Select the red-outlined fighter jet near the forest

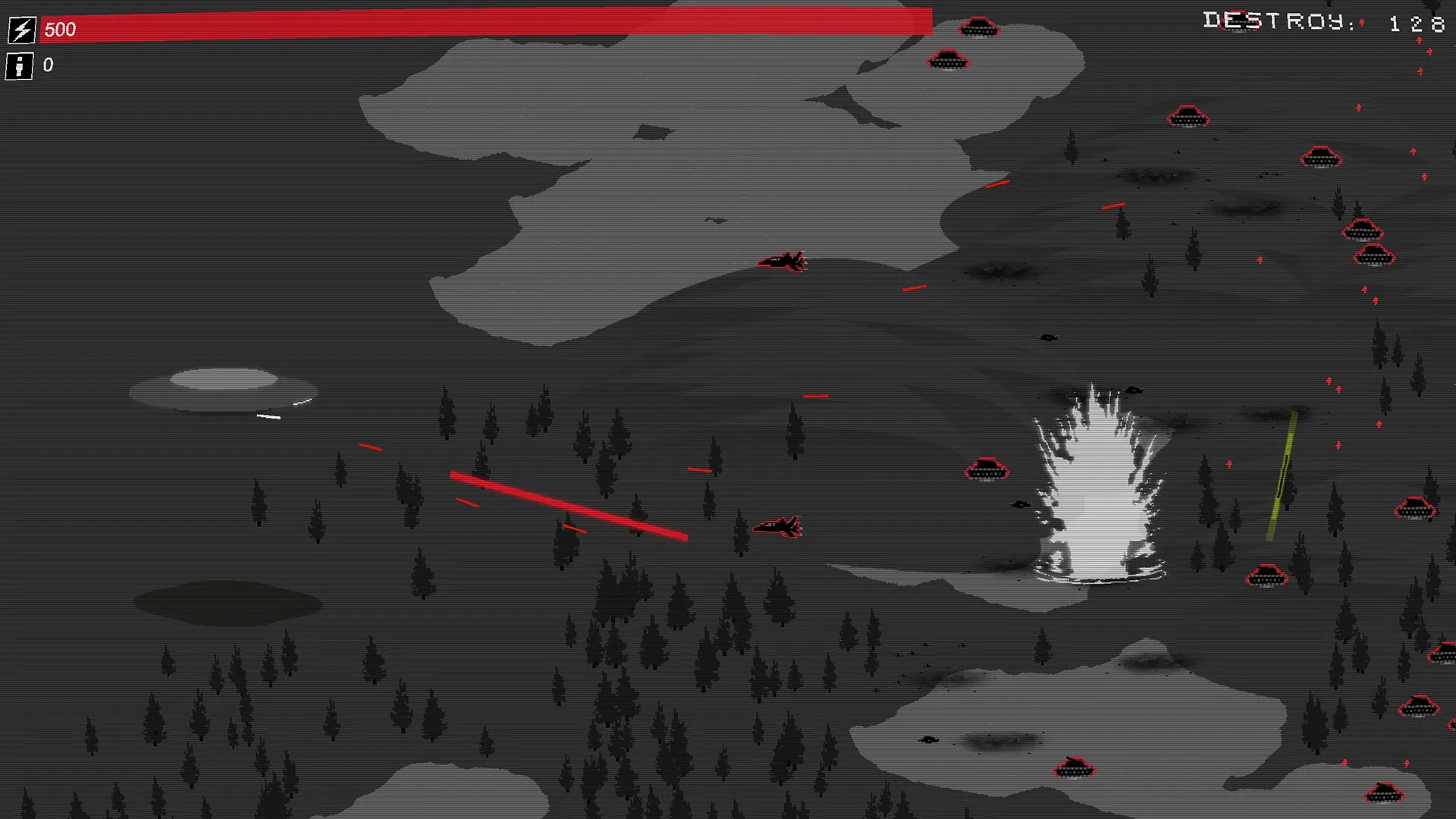click(x=776, y=527)
